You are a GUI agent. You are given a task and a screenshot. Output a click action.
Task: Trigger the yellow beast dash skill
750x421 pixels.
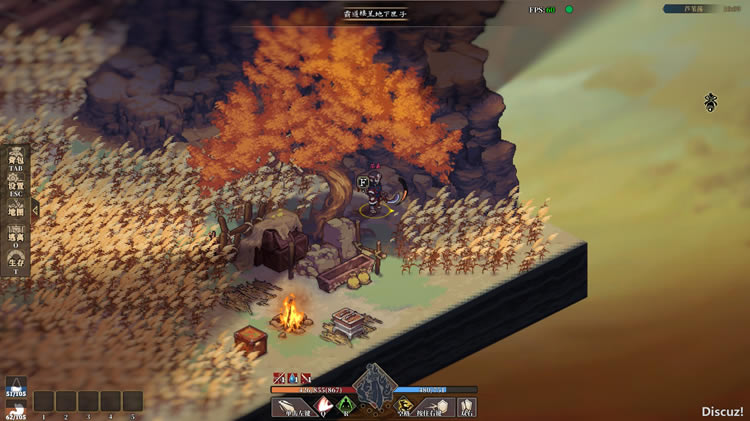[404, 406]
